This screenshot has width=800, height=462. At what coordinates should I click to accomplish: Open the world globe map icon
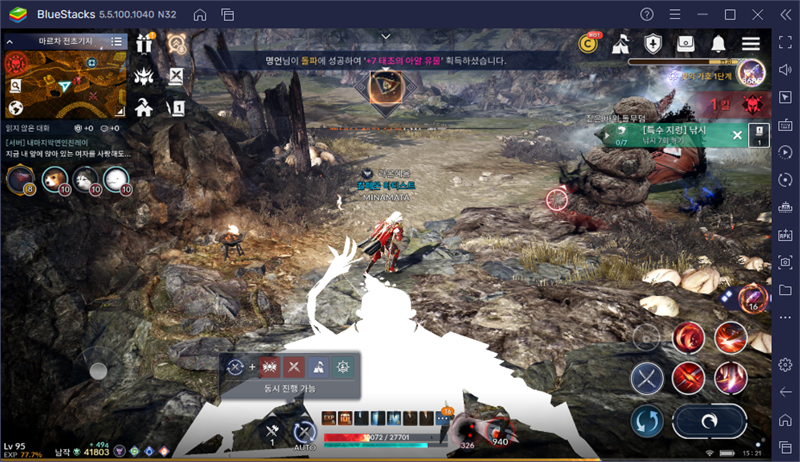pos(16,108)
